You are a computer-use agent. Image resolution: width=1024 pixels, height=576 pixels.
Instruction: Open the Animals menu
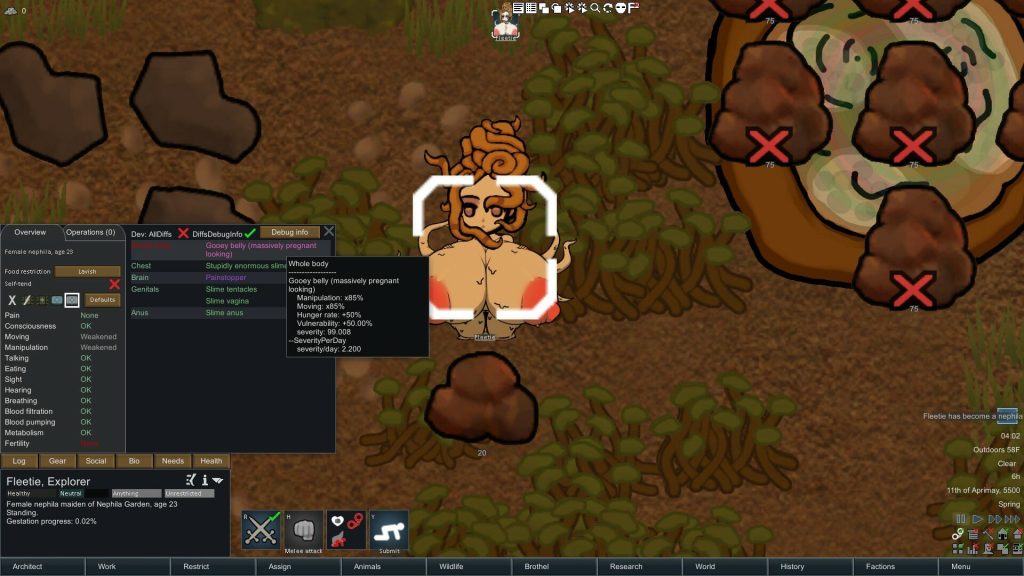click(367, 566)
